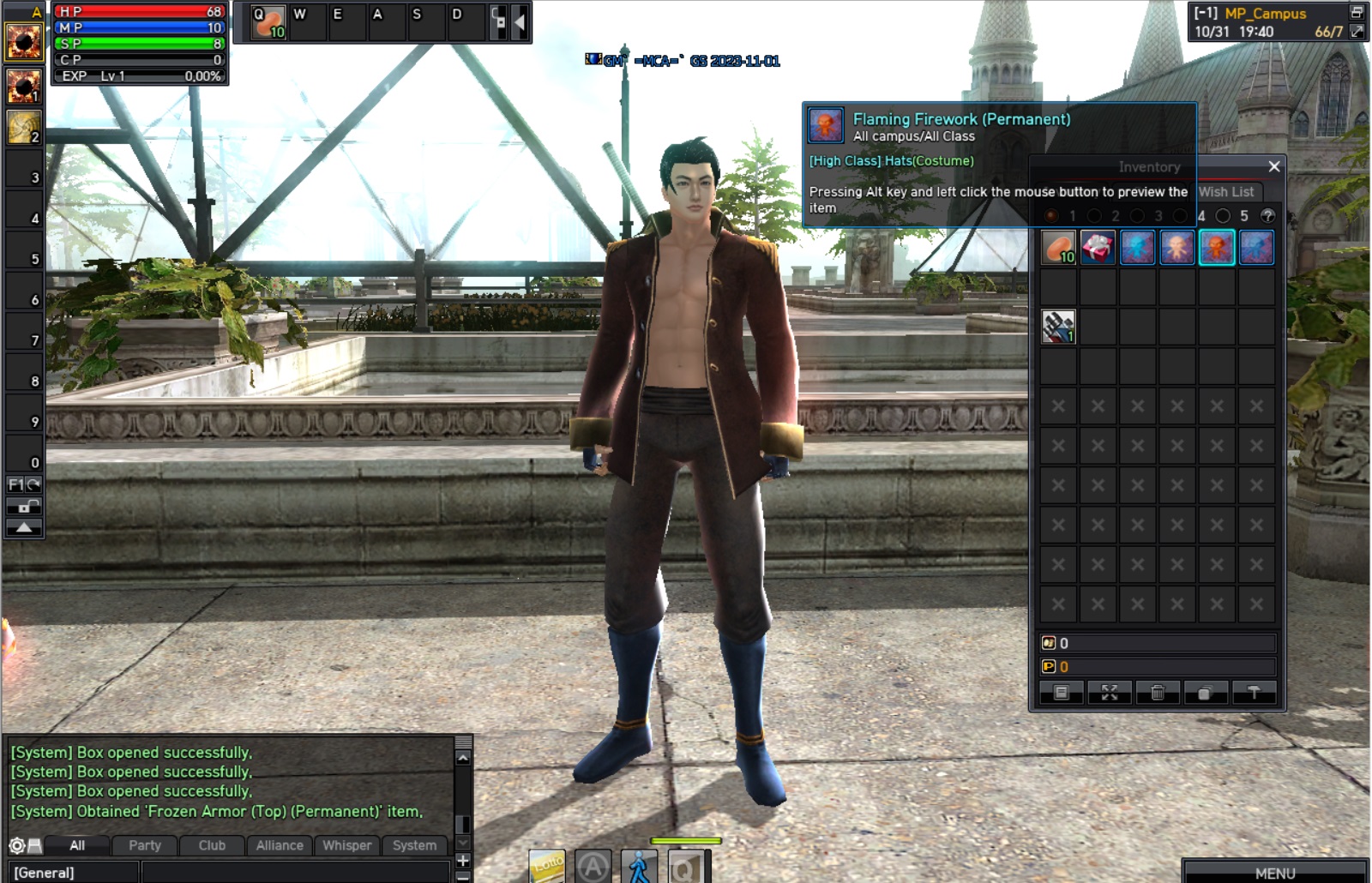Viewport: 1372px width, 883px height.
Task: Select the highlighted Flaming Firework costume item
Action: pyautogui.click(x=1217, y=248)
